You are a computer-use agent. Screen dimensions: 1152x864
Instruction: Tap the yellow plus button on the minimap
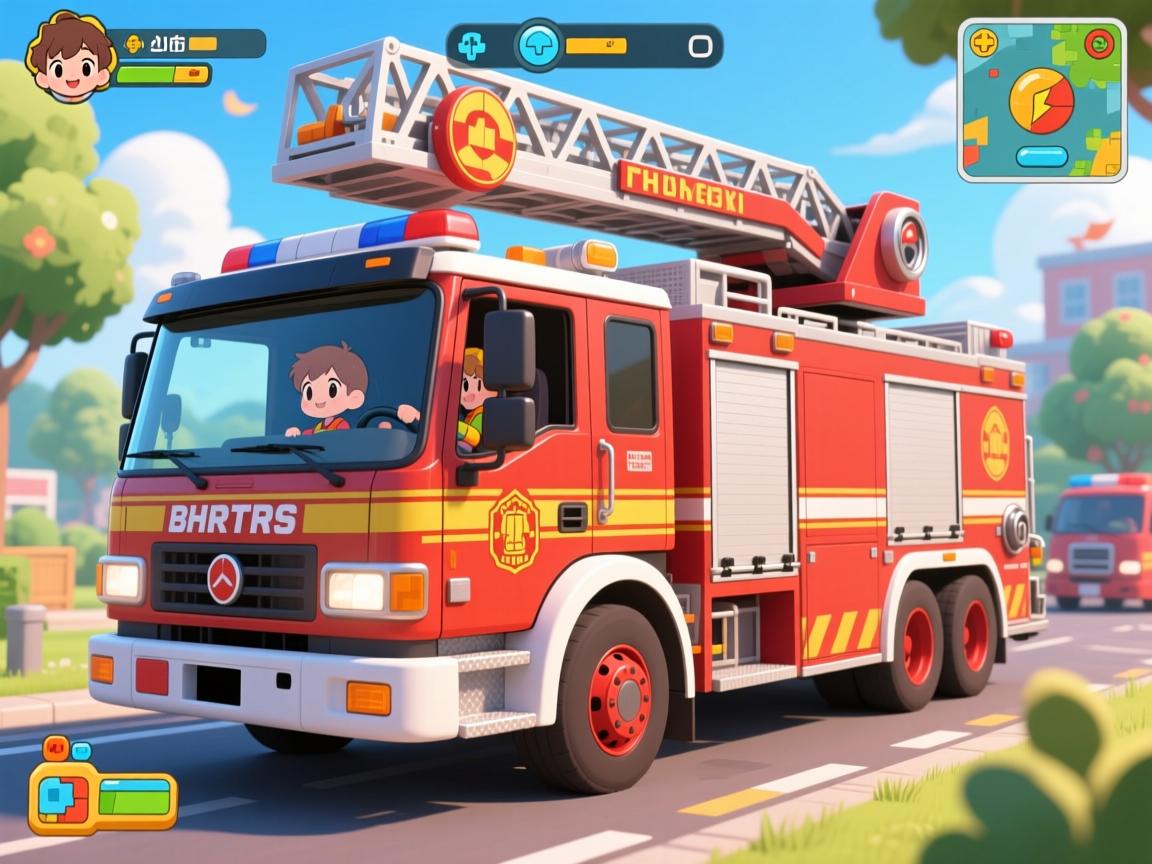984,43
